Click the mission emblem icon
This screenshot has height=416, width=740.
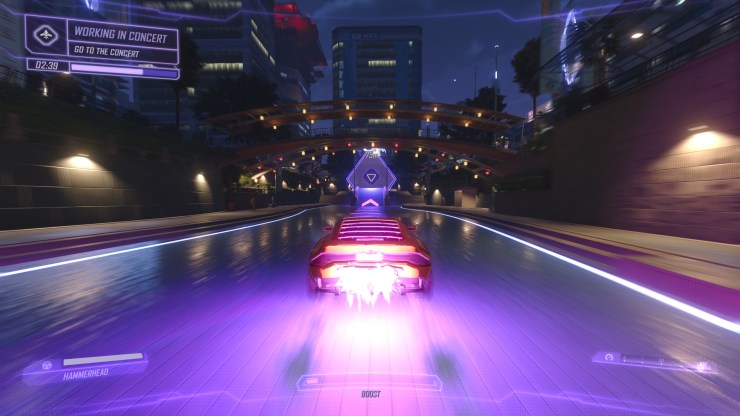[x=46, y=35]
